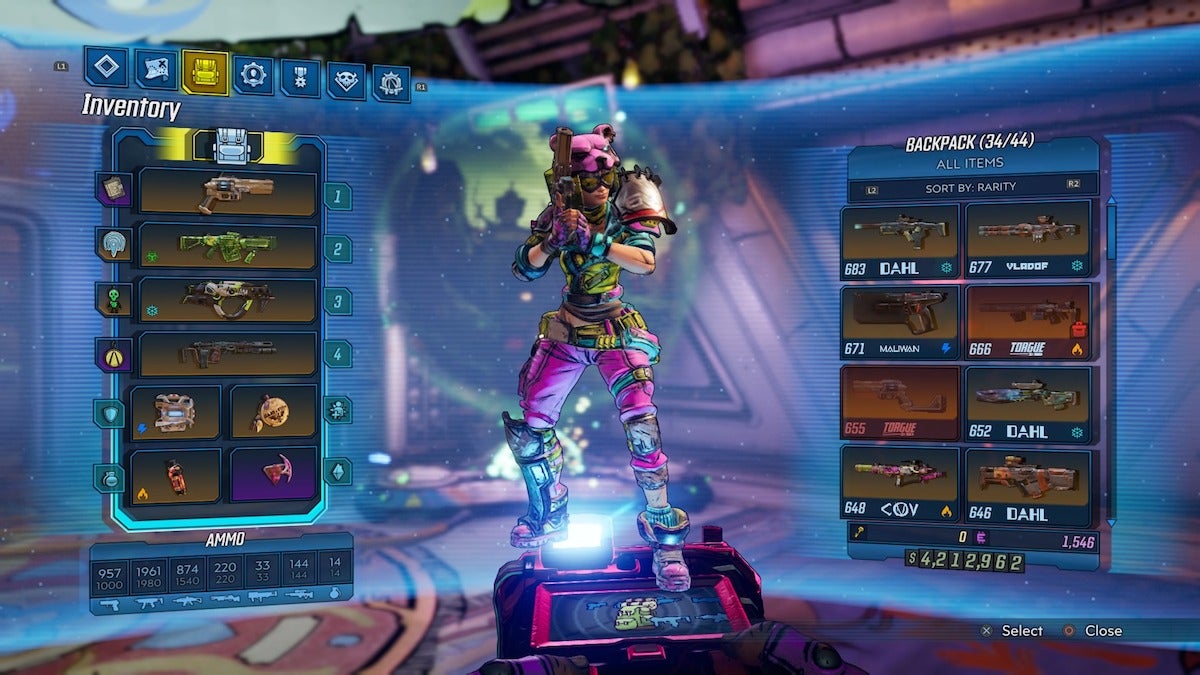This screenshot has width=1200, height=675.
Task: Select the equipped shield slot
Action: click(x=175, y=411)
